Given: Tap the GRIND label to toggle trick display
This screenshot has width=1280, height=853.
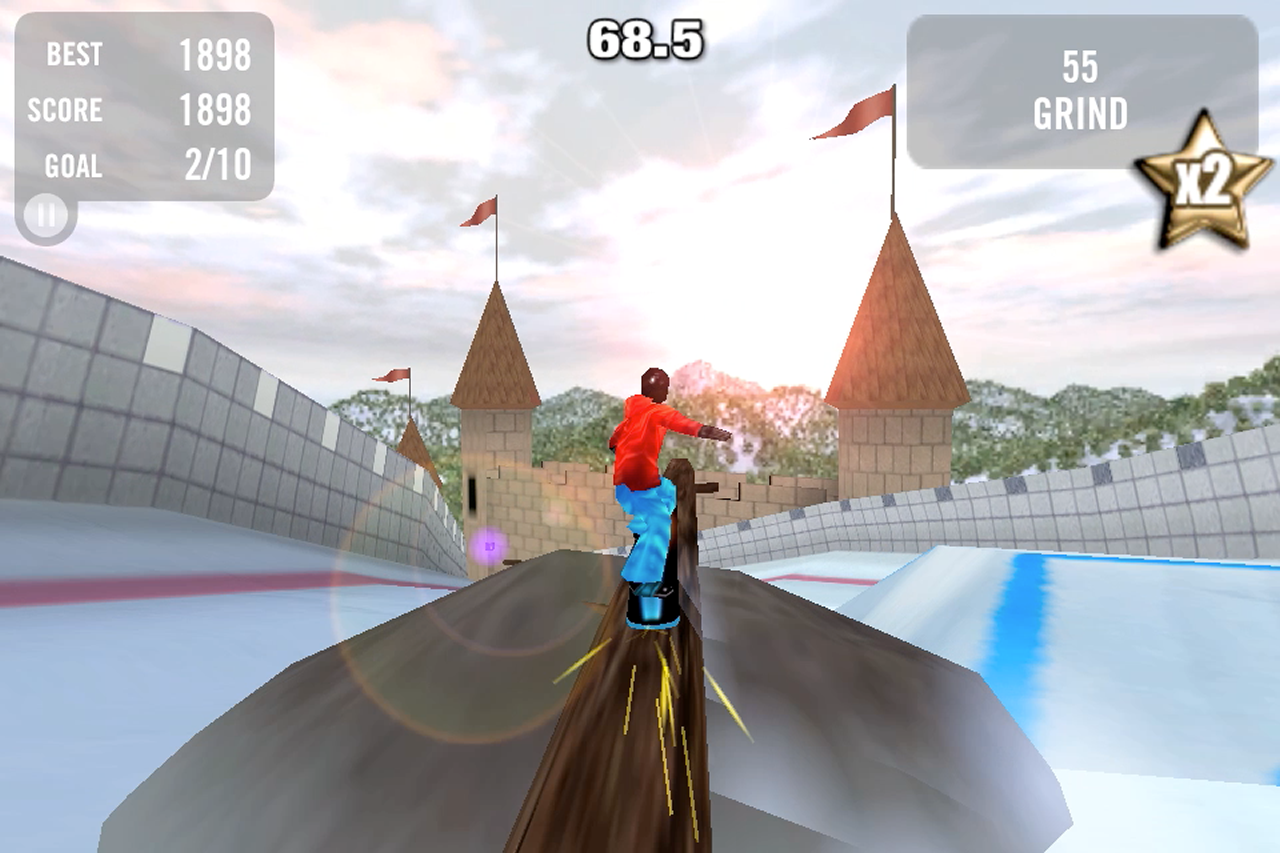Looking at the screenshot, I should pos(1083,115).
